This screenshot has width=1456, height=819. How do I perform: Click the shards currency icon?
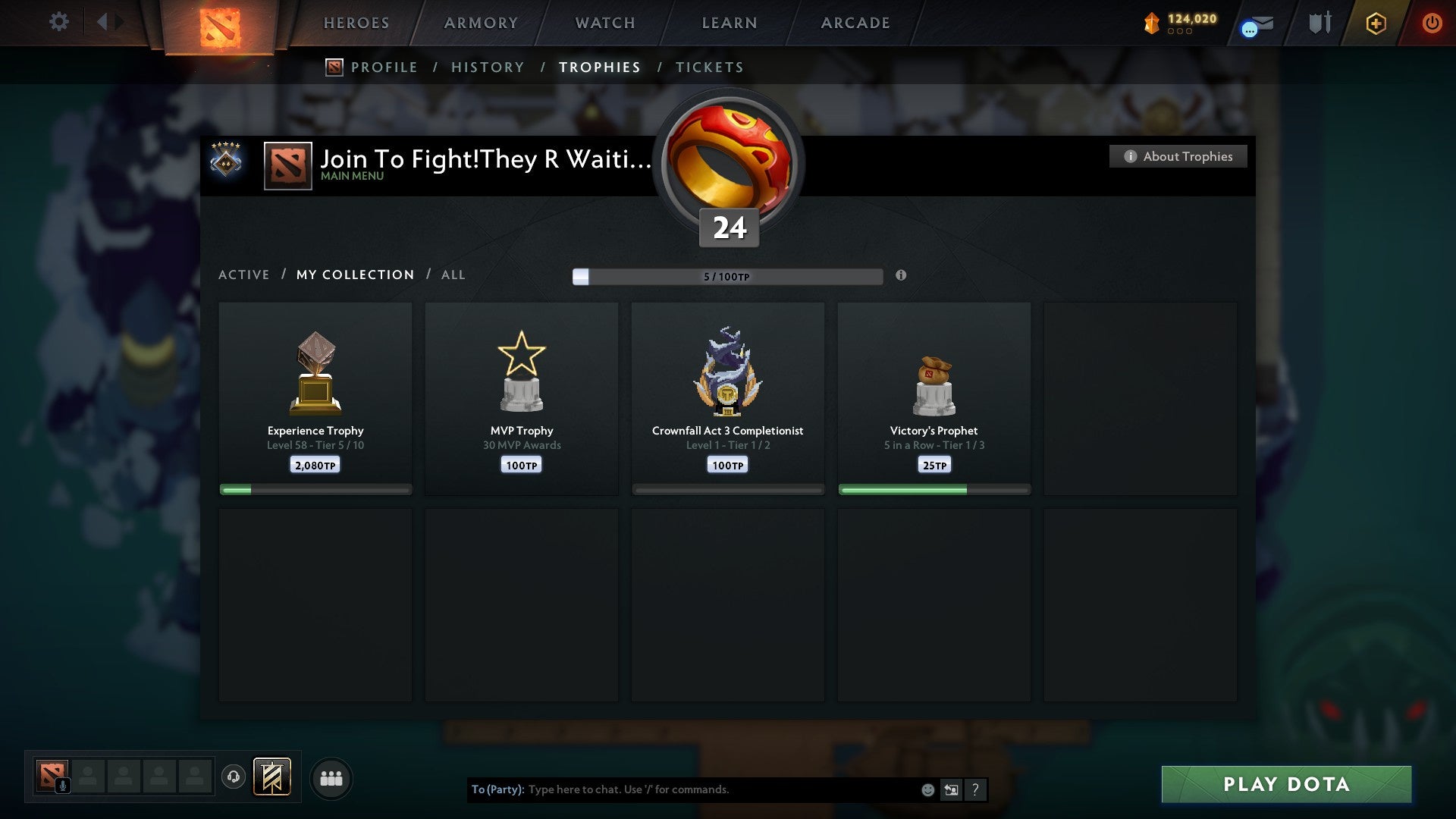tap(1152, 24)
